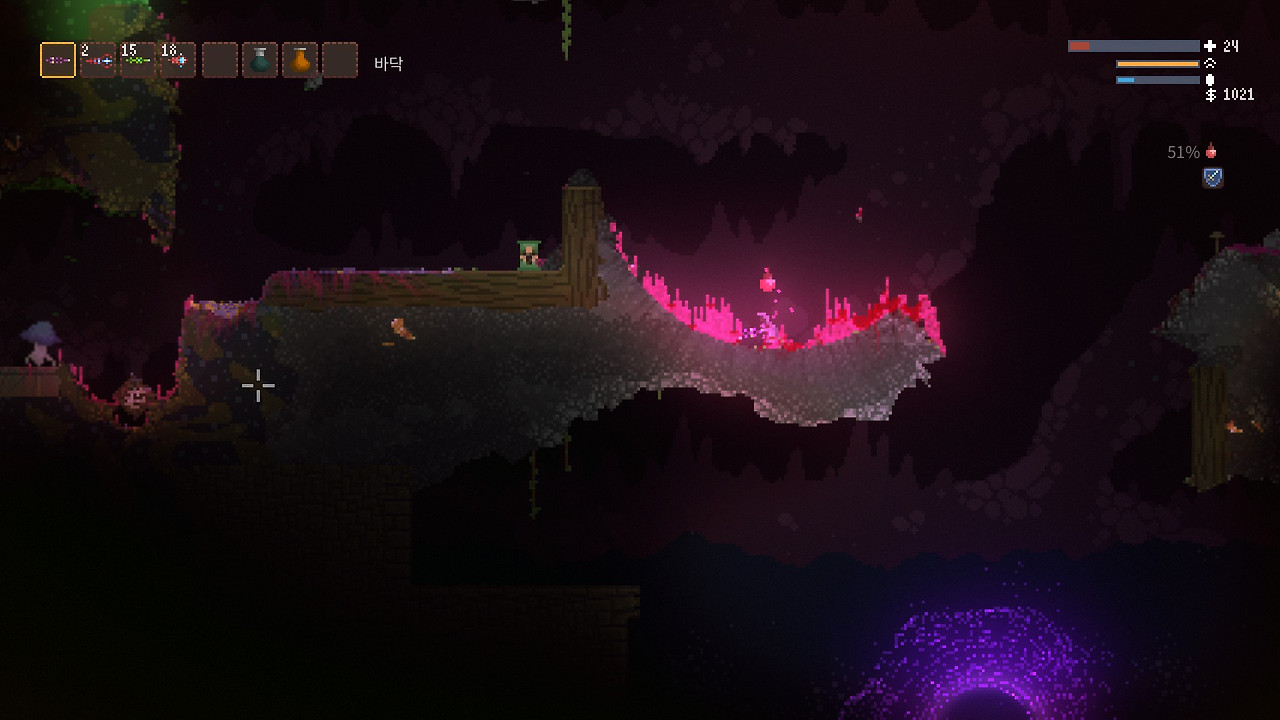Select the green wand marked 15
This screenshot has height=720, width=1280.
click(138, 60)
